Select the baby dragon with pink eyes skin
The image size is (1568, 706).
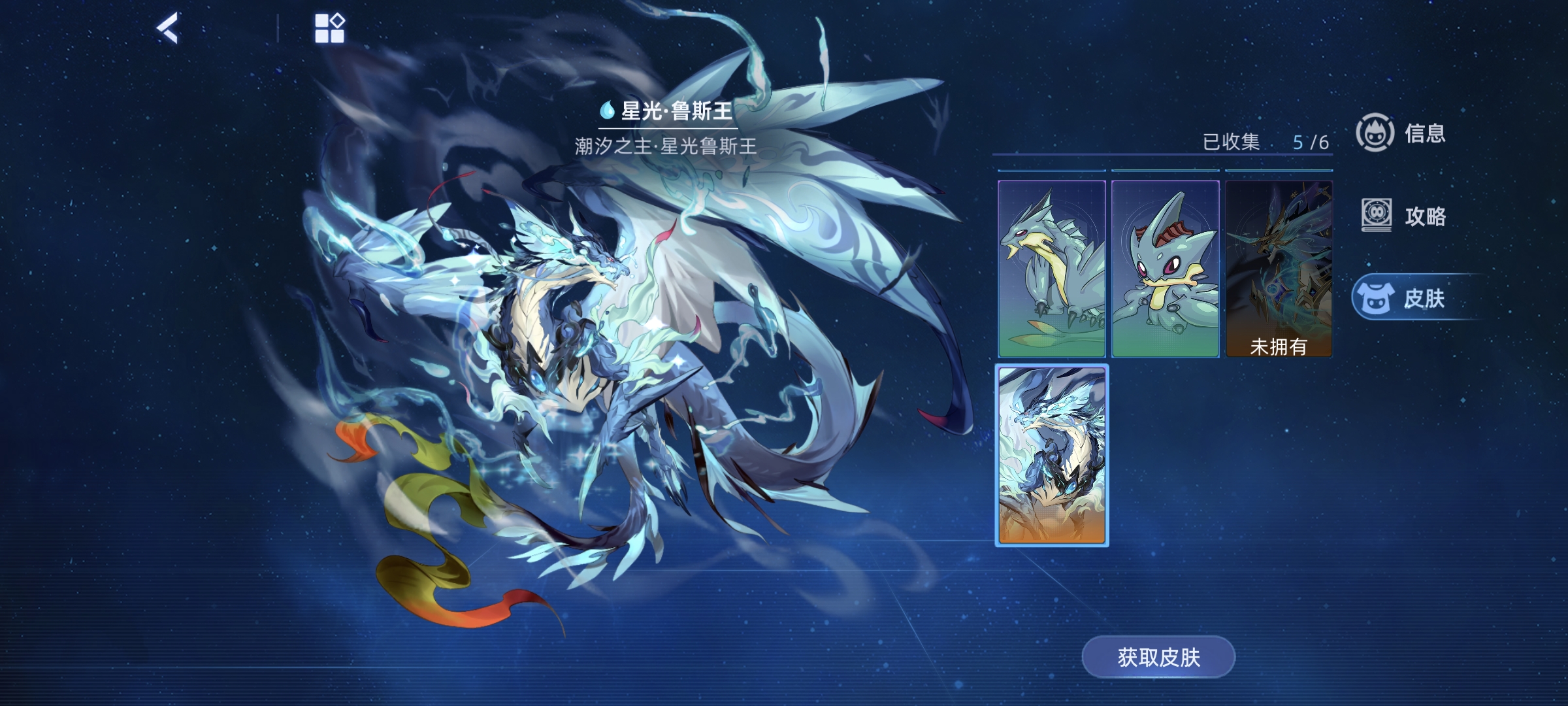click(x=1166, y=269)
